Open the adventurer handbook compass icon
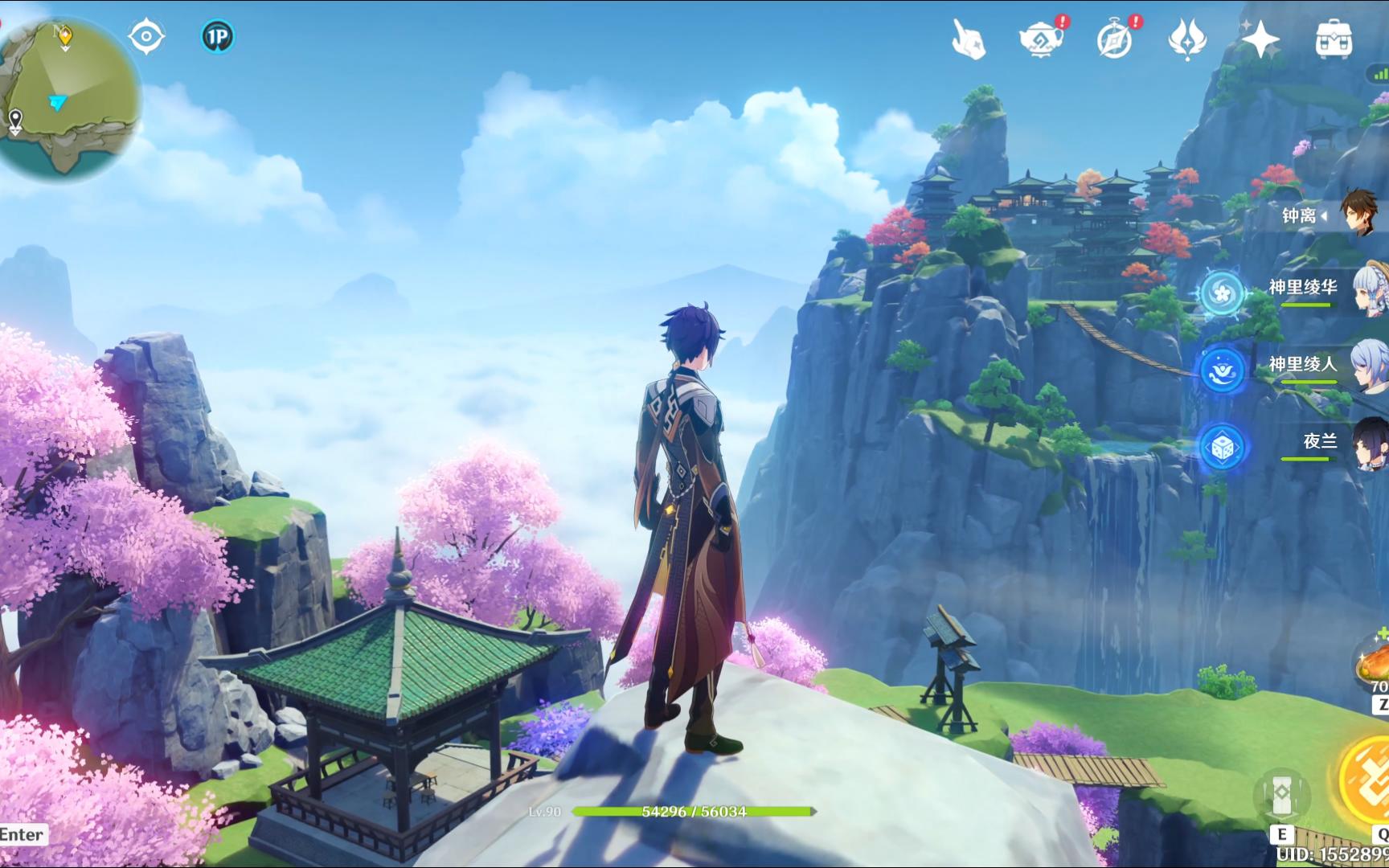 tap(1114, 39)
